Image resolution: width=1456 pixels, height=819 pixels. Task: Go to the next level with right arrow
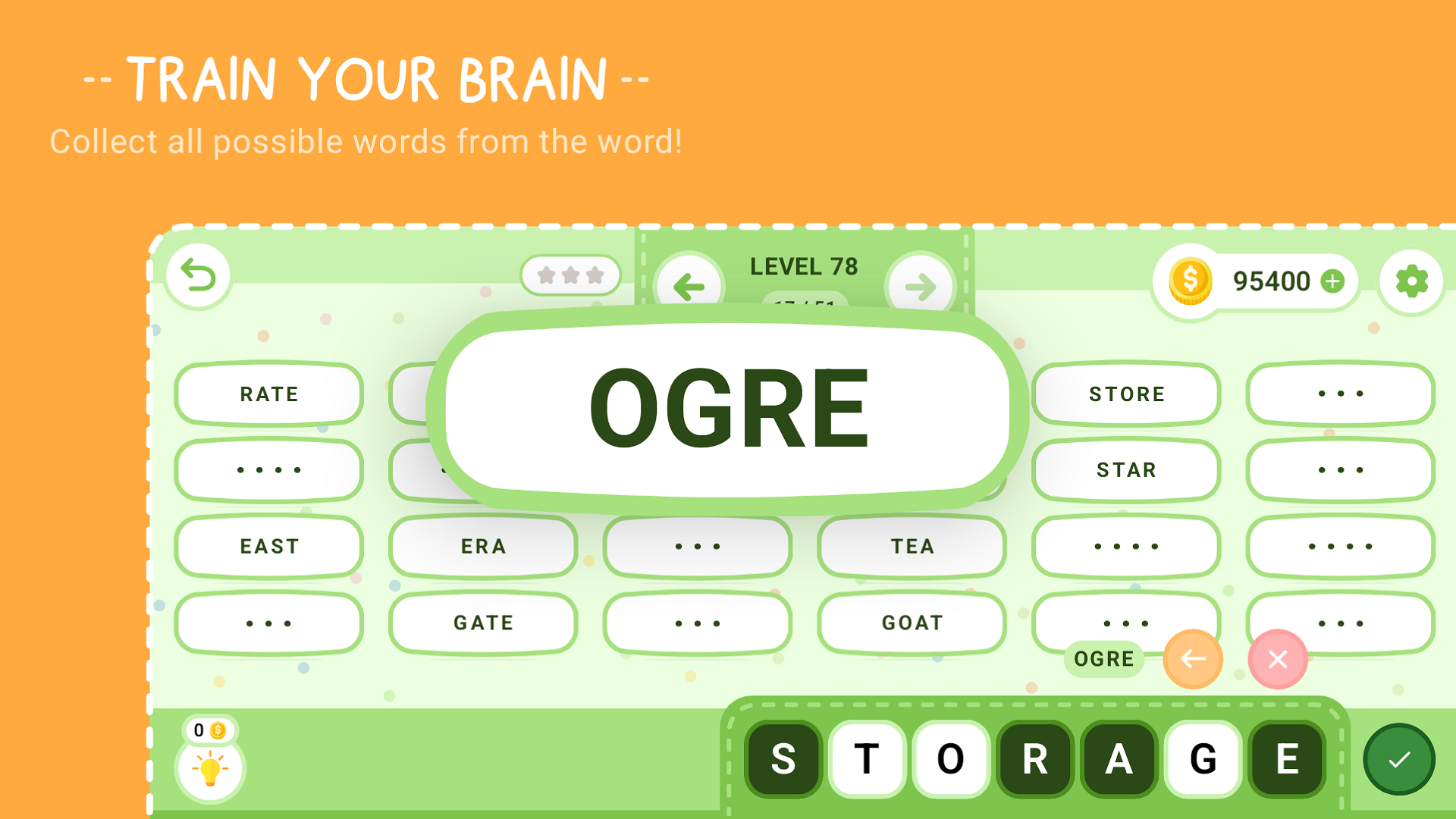point(920,285)
